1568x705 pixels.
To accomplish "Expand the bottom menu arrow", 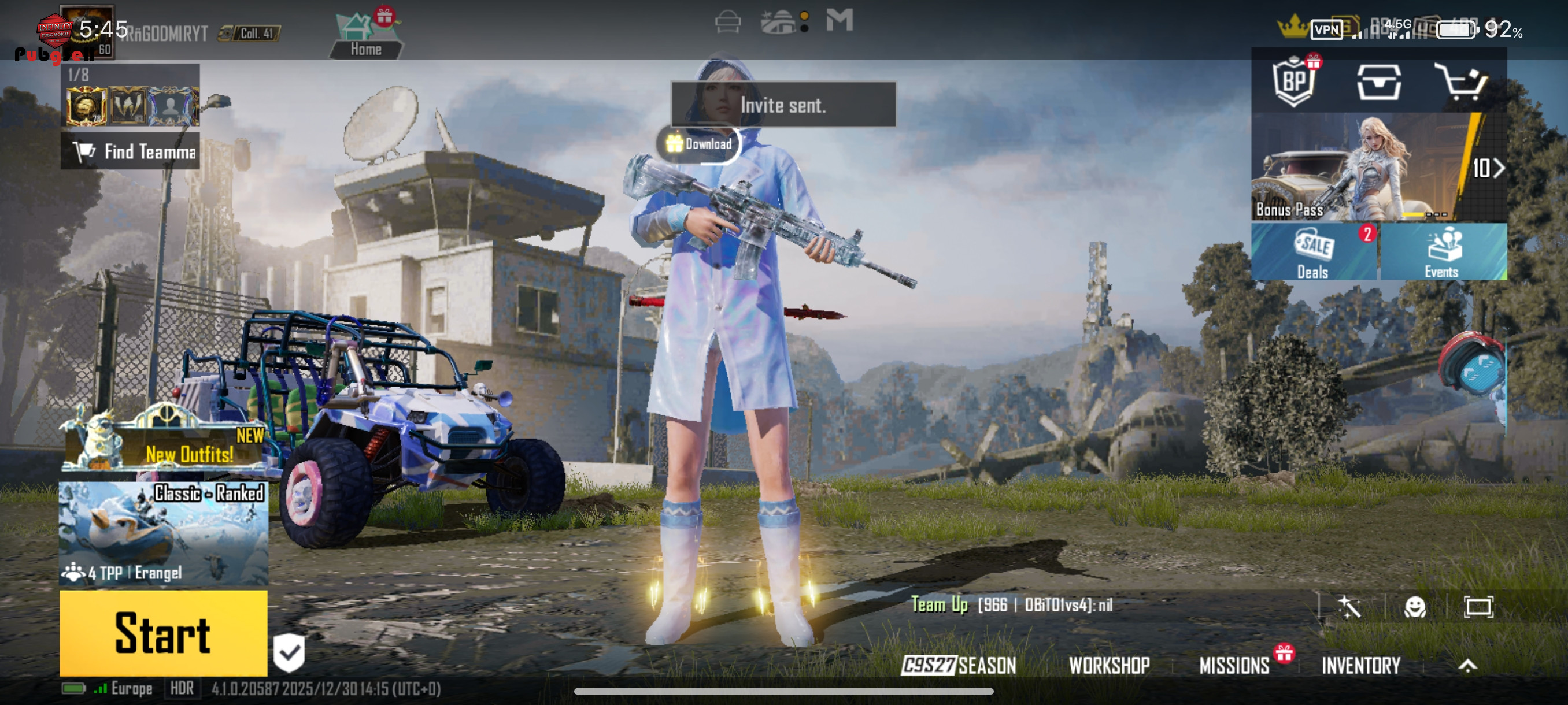I will click(x=1467, y=666).
